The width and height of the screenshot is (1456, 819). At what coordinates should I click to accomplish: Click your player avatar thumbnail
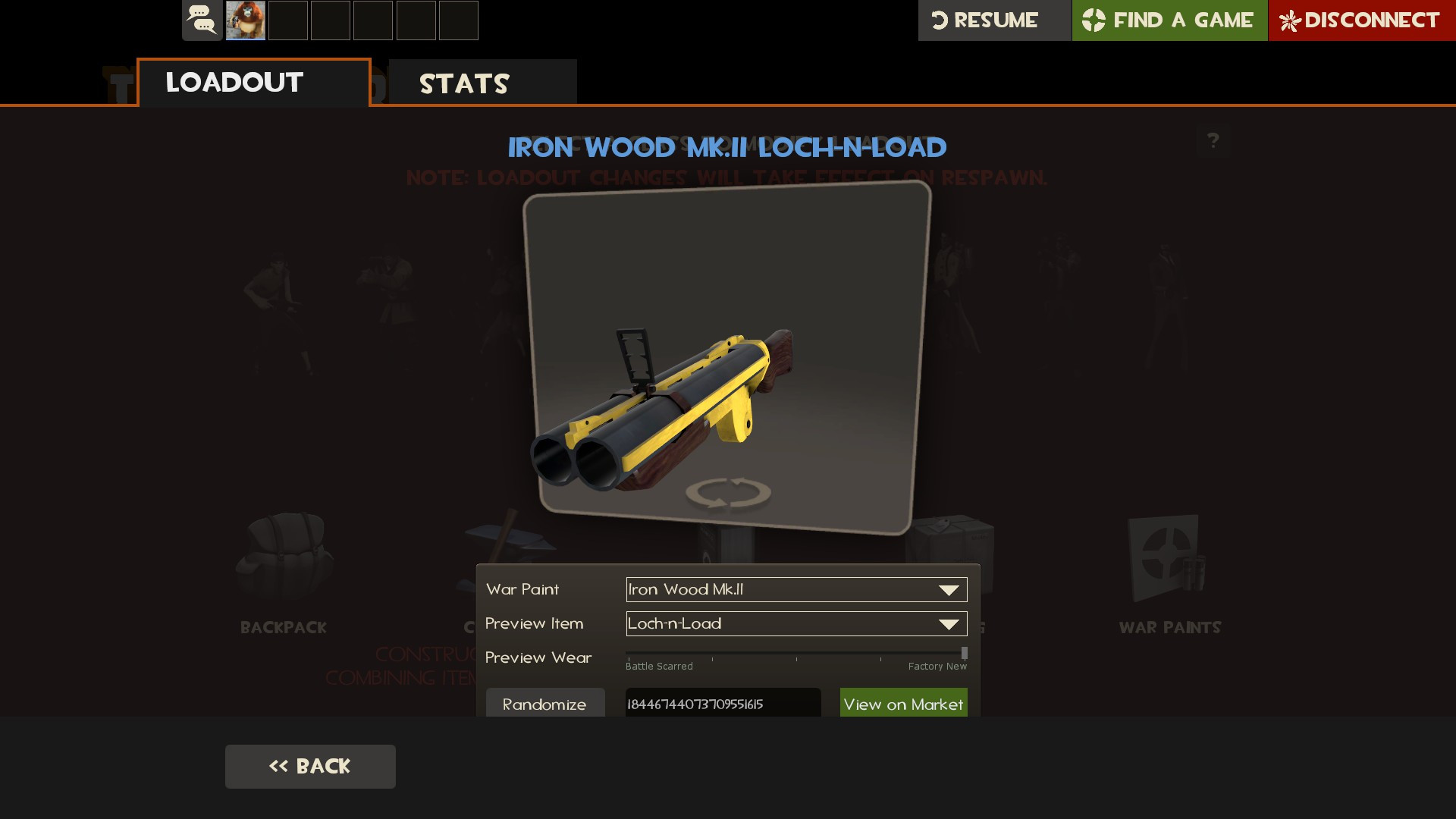click(x=245, y=20)
